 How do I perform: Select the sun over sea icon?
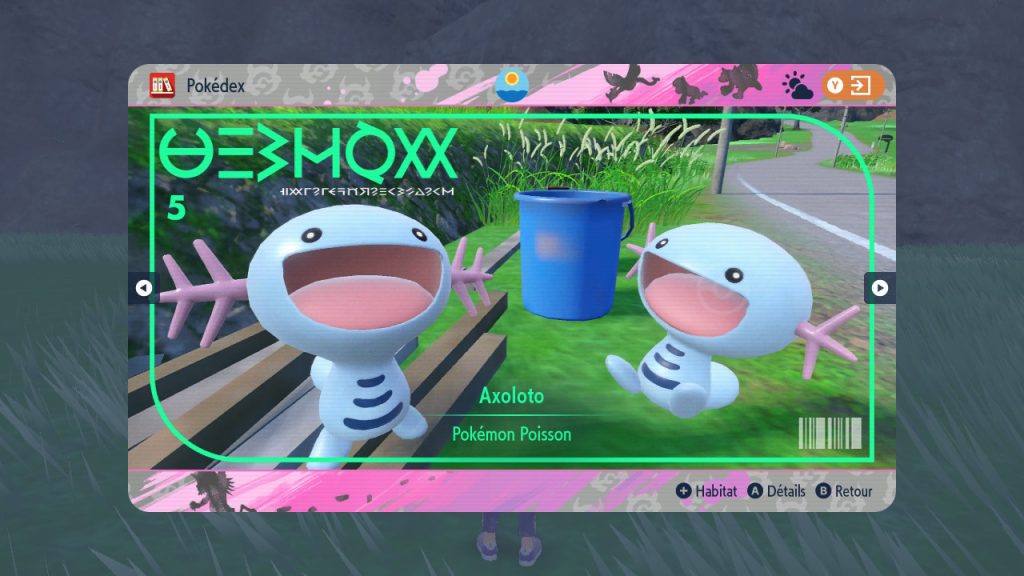[512, 84]
